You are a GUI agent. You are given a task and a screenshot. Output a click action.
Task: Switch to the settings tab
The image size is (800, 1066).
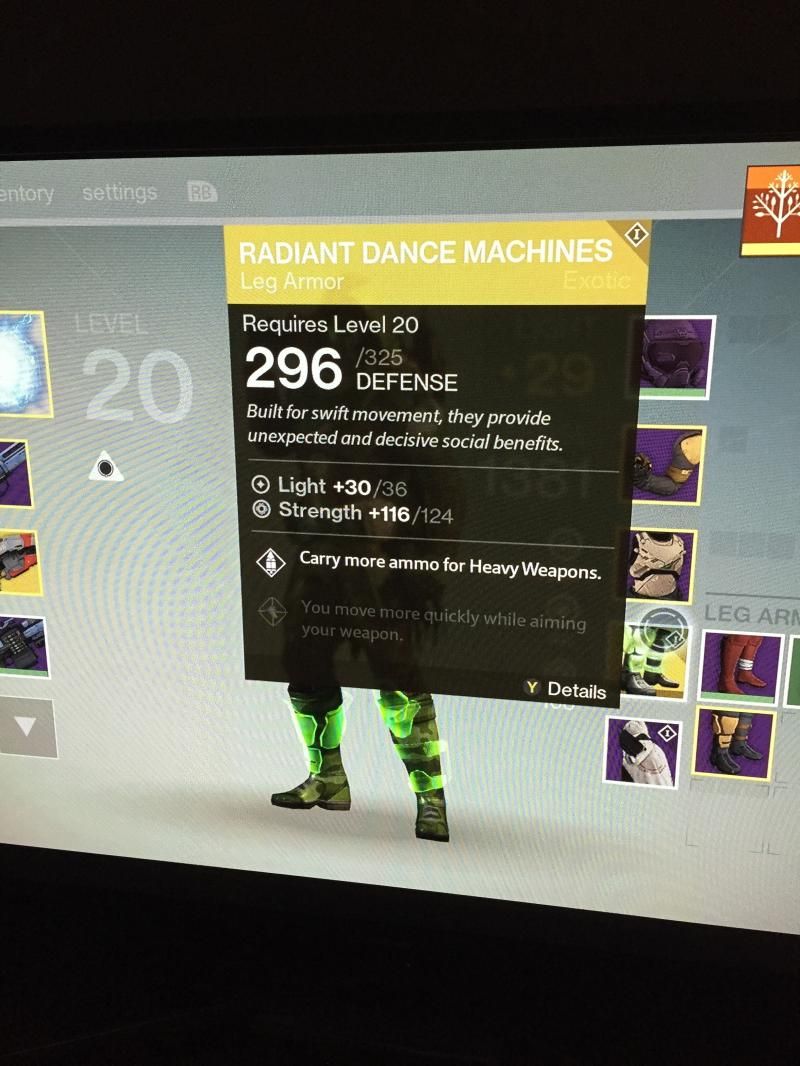(x=120, y=192)
